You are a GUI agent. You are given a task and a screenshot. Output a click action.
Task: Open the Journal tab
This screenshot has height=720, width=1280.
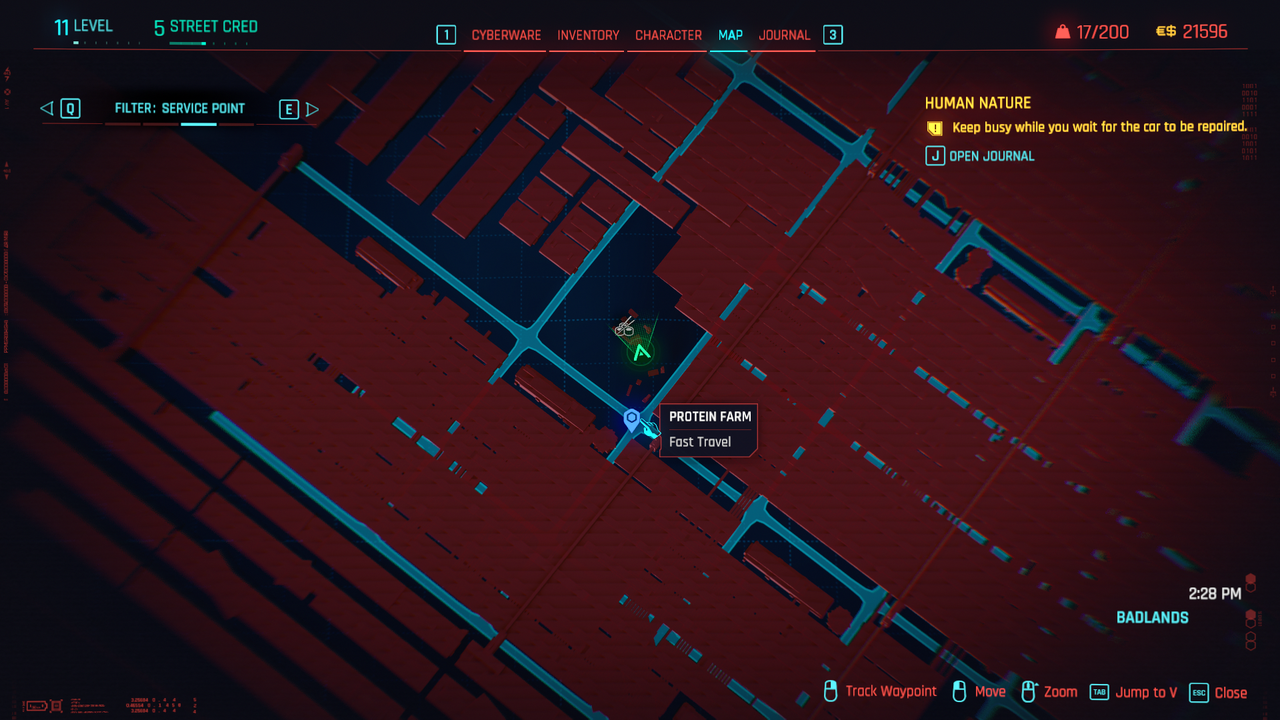784,35
